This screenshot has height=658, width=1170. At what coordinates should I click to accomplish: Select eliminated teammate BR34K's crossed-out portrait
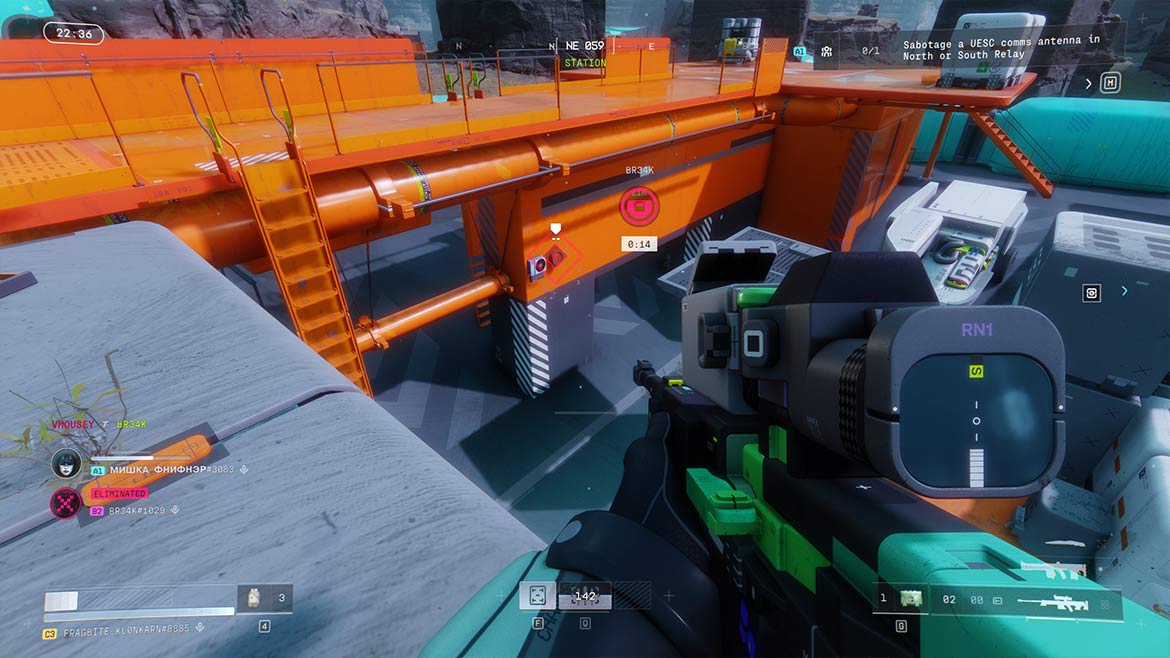(x=66, y=502)
